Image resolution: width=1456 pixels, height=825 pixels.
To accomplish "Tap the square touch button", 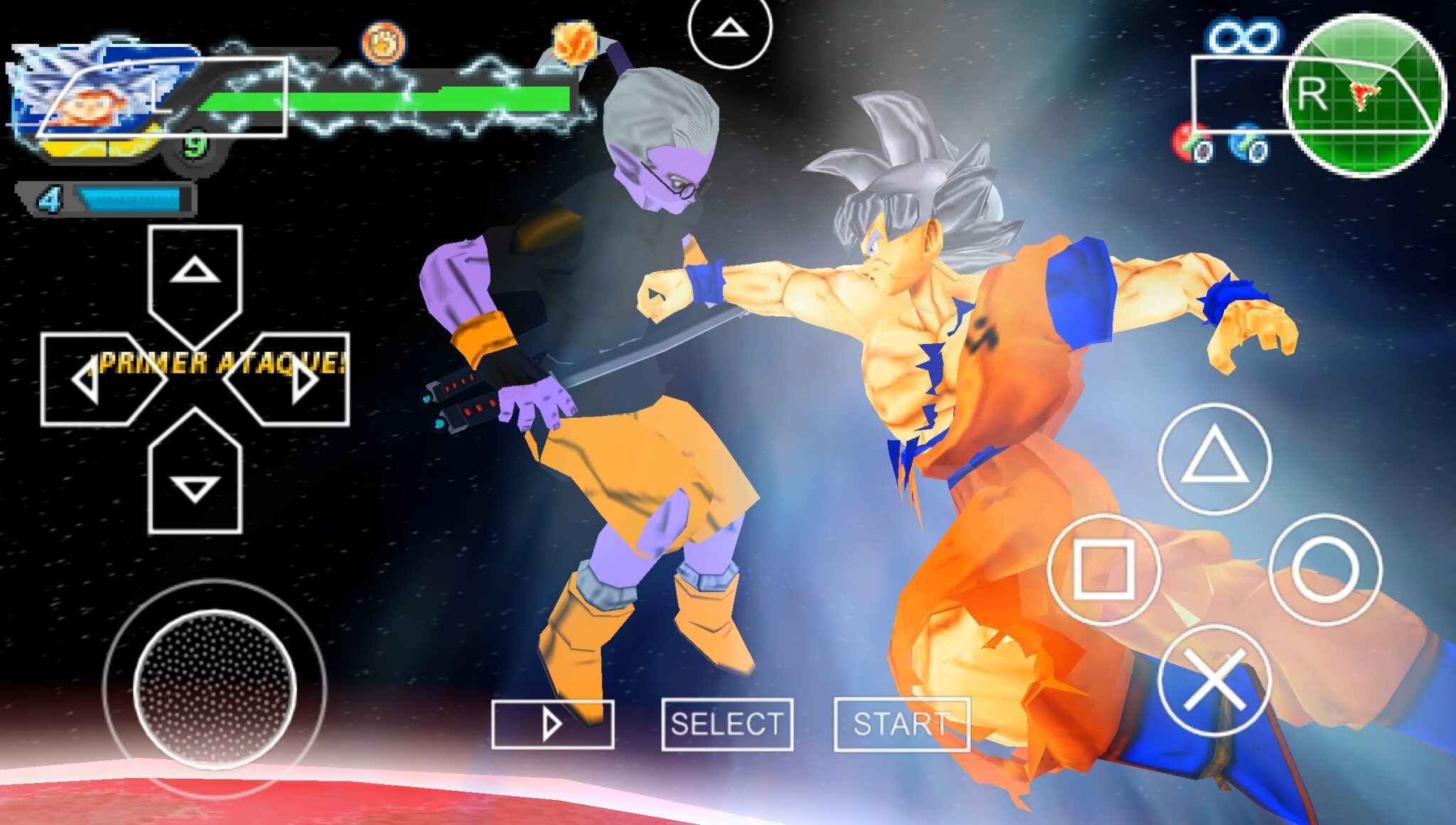I will (x=1103, y=569).
